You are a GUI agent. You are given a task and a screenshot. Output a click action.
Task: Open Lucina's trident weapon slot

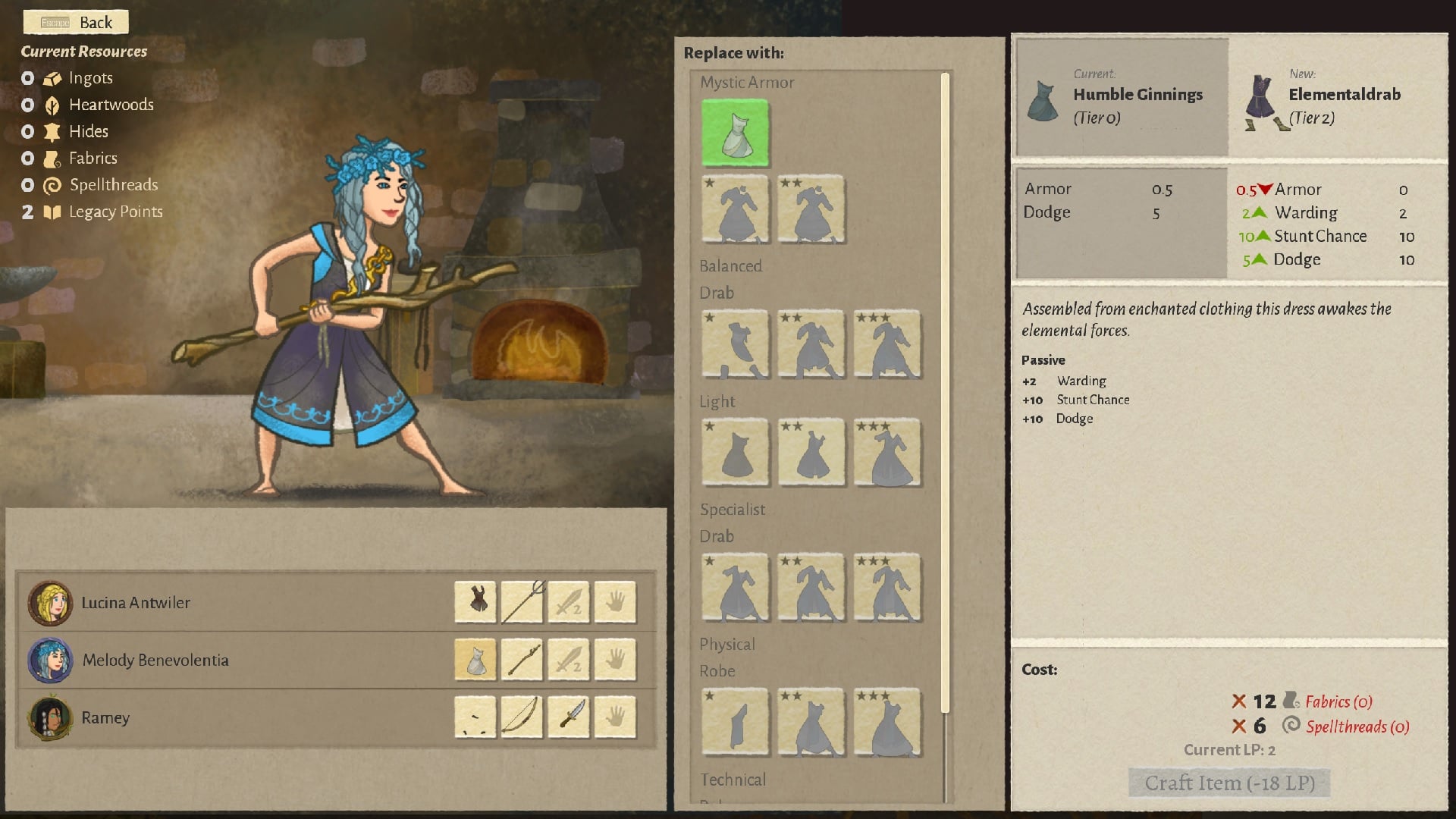522,602
